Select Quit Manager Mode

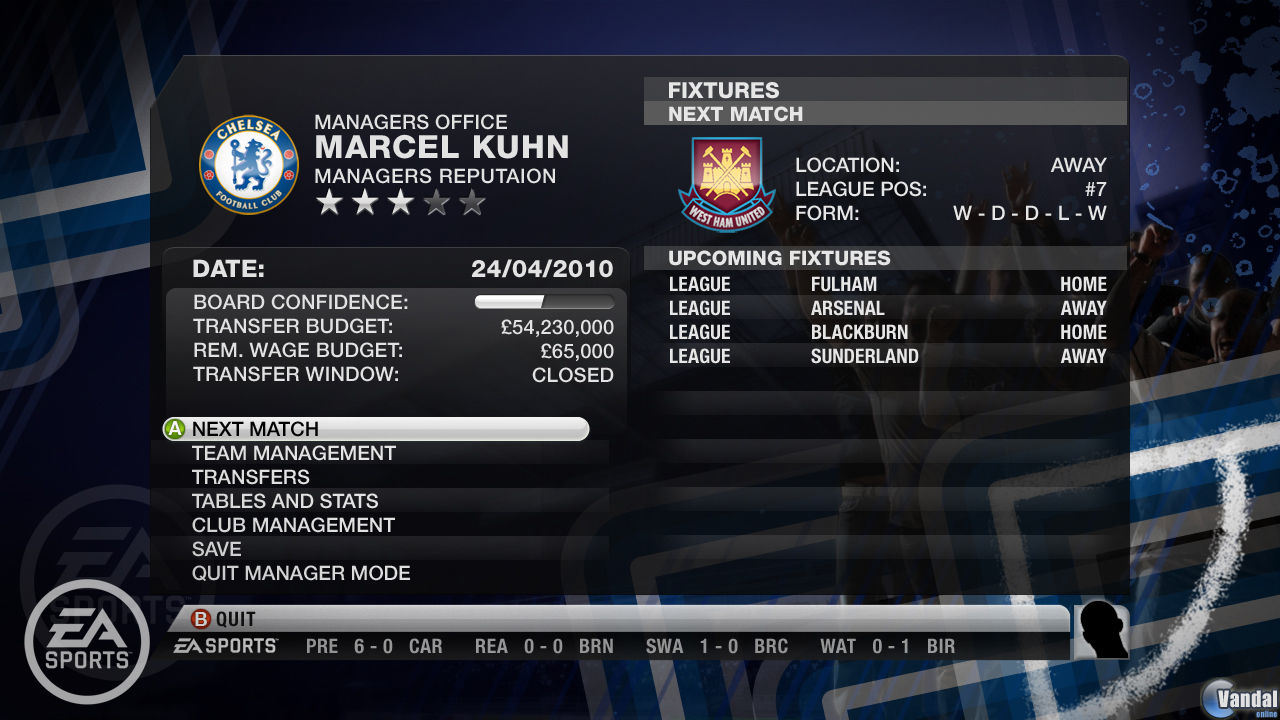coord(300,573)
